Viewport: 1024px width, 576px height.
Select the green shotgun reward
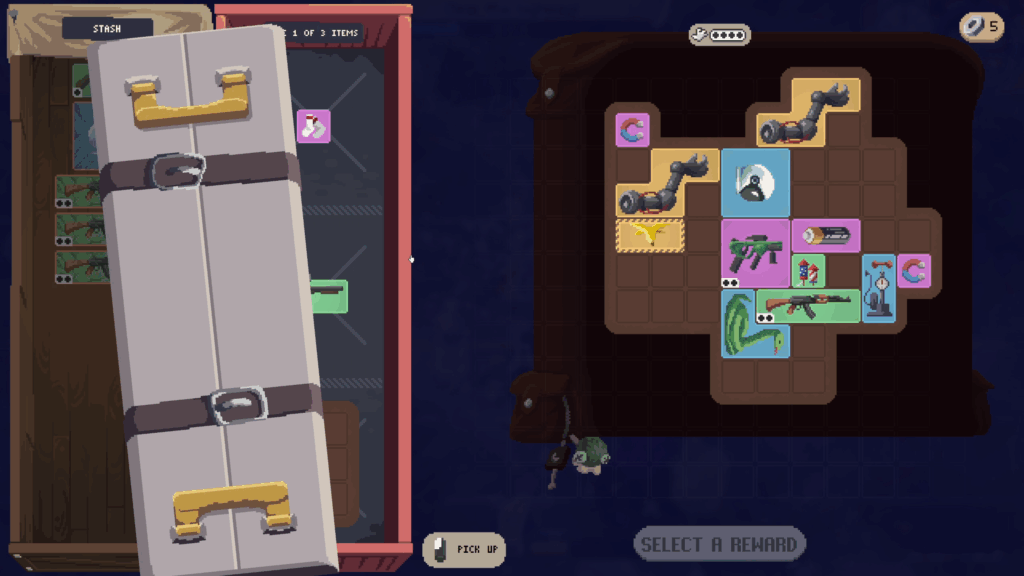click(330, 294)
